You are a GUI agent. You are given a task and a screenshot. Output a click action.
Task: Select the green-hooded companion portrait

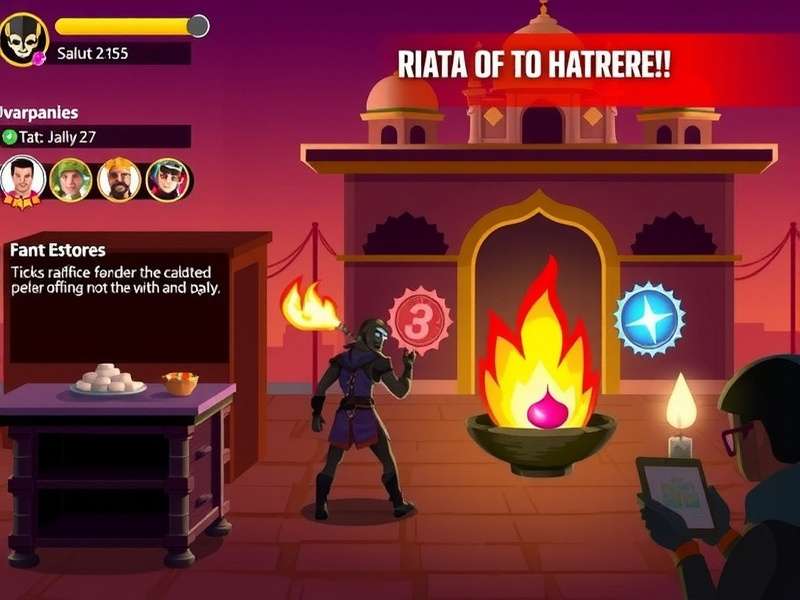click(71, 180)
